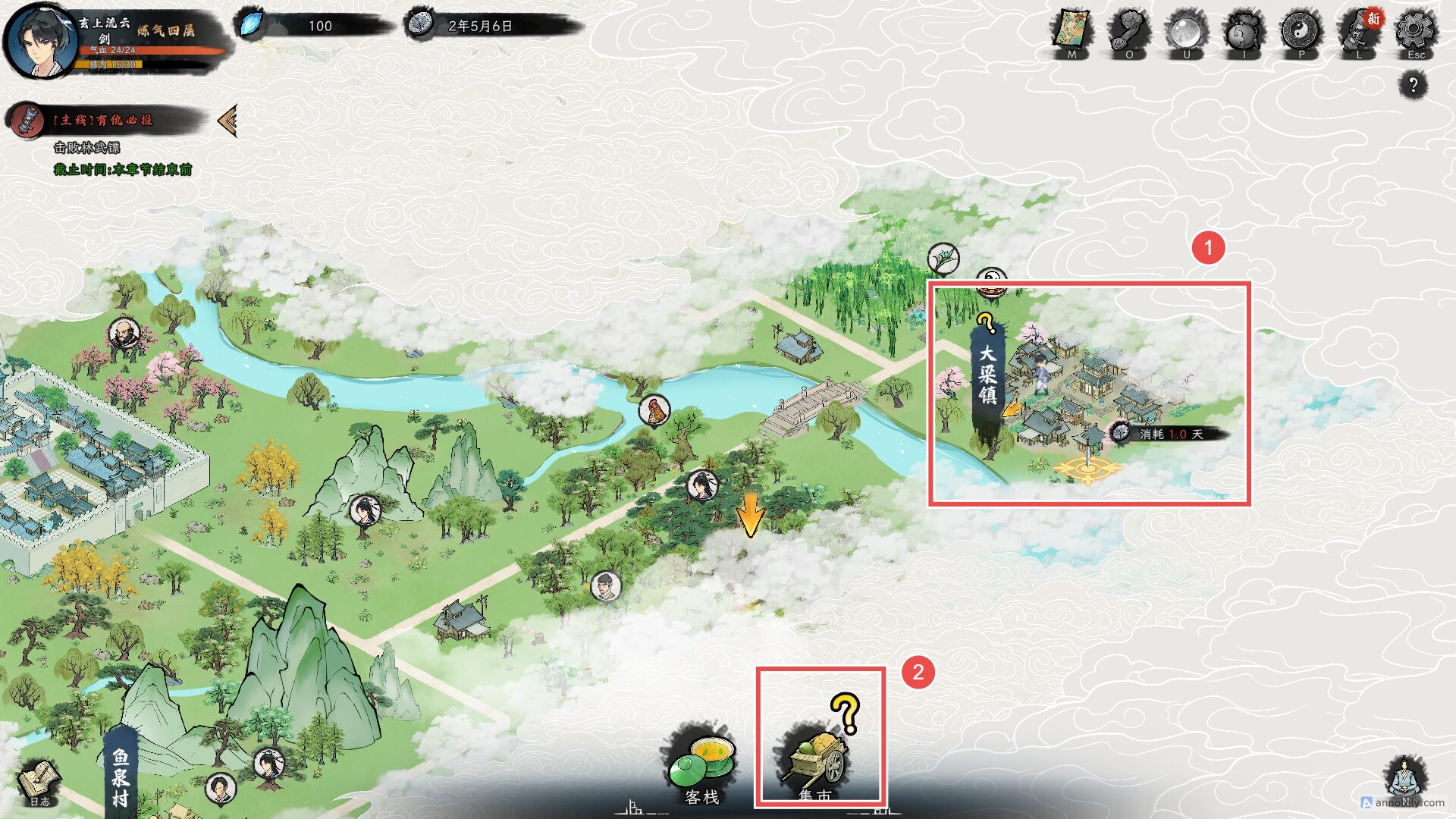Screen dimensions: 1456x819
Task: Select the 鱼泉村 village label
Action: coord(121,775)
